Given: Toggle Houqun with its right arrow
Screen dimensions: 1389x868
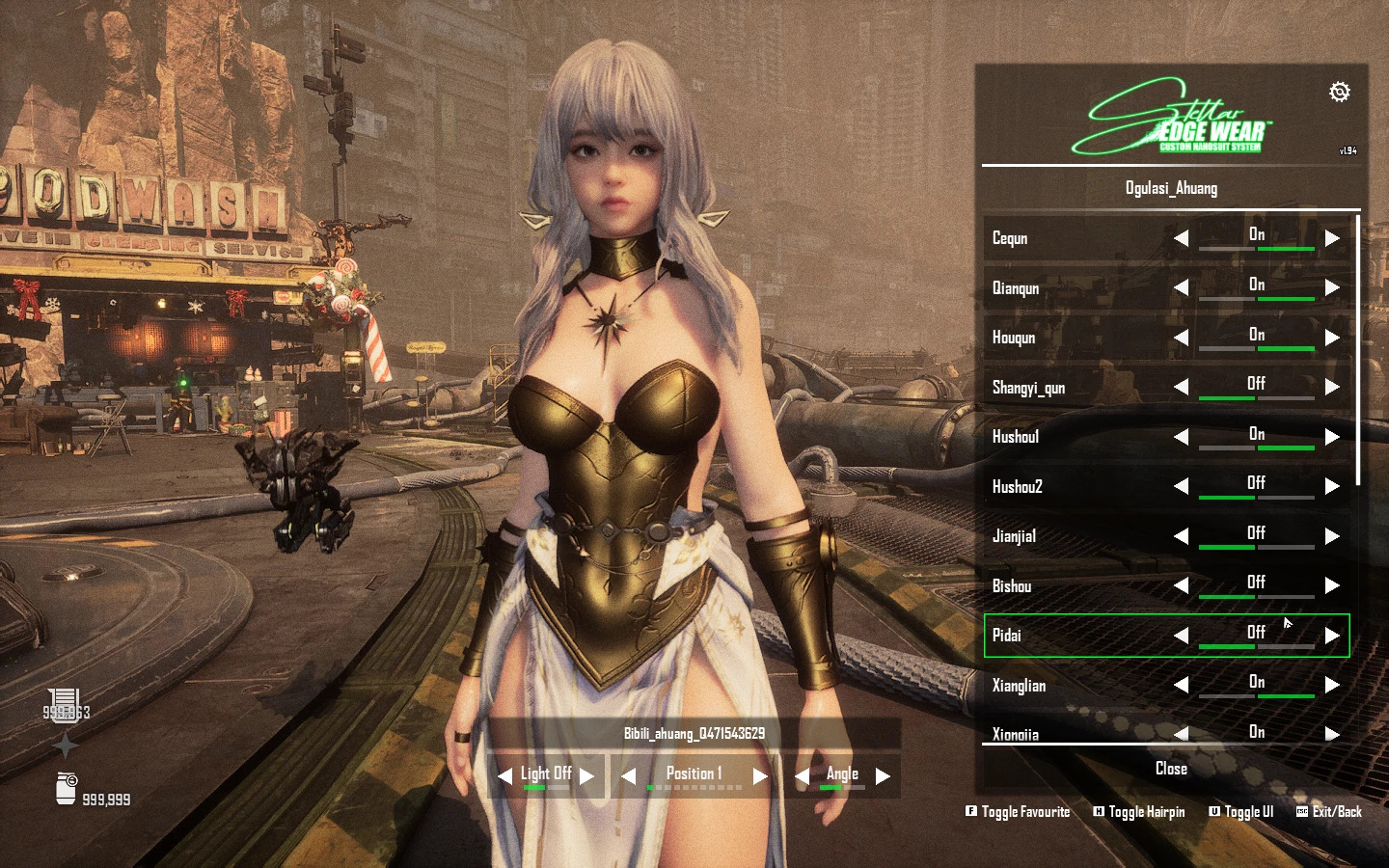Looking at the screenshot, I should click(x=1332, y=338).
